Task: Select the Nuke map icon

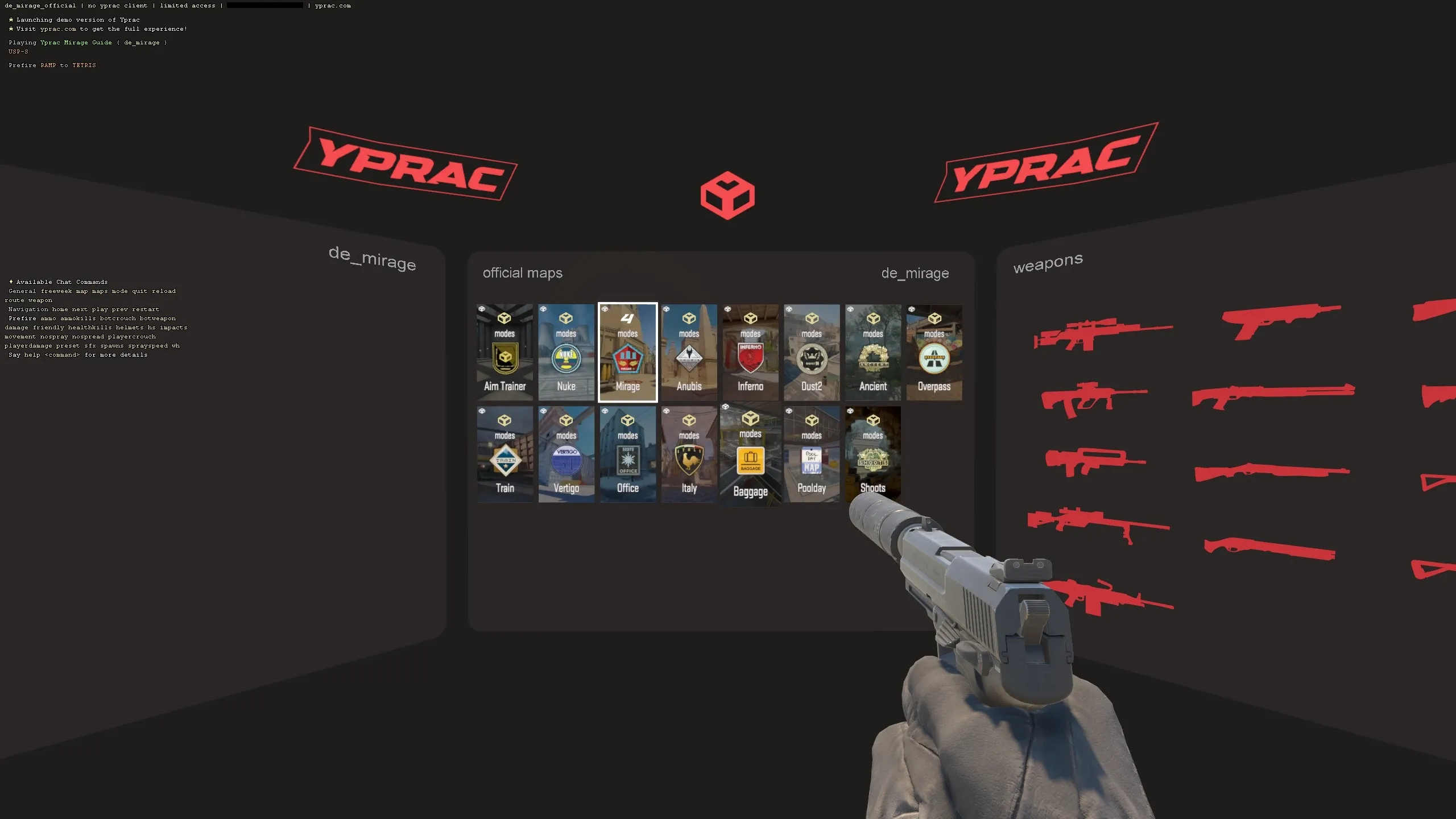Action: (x=566, y=358)
